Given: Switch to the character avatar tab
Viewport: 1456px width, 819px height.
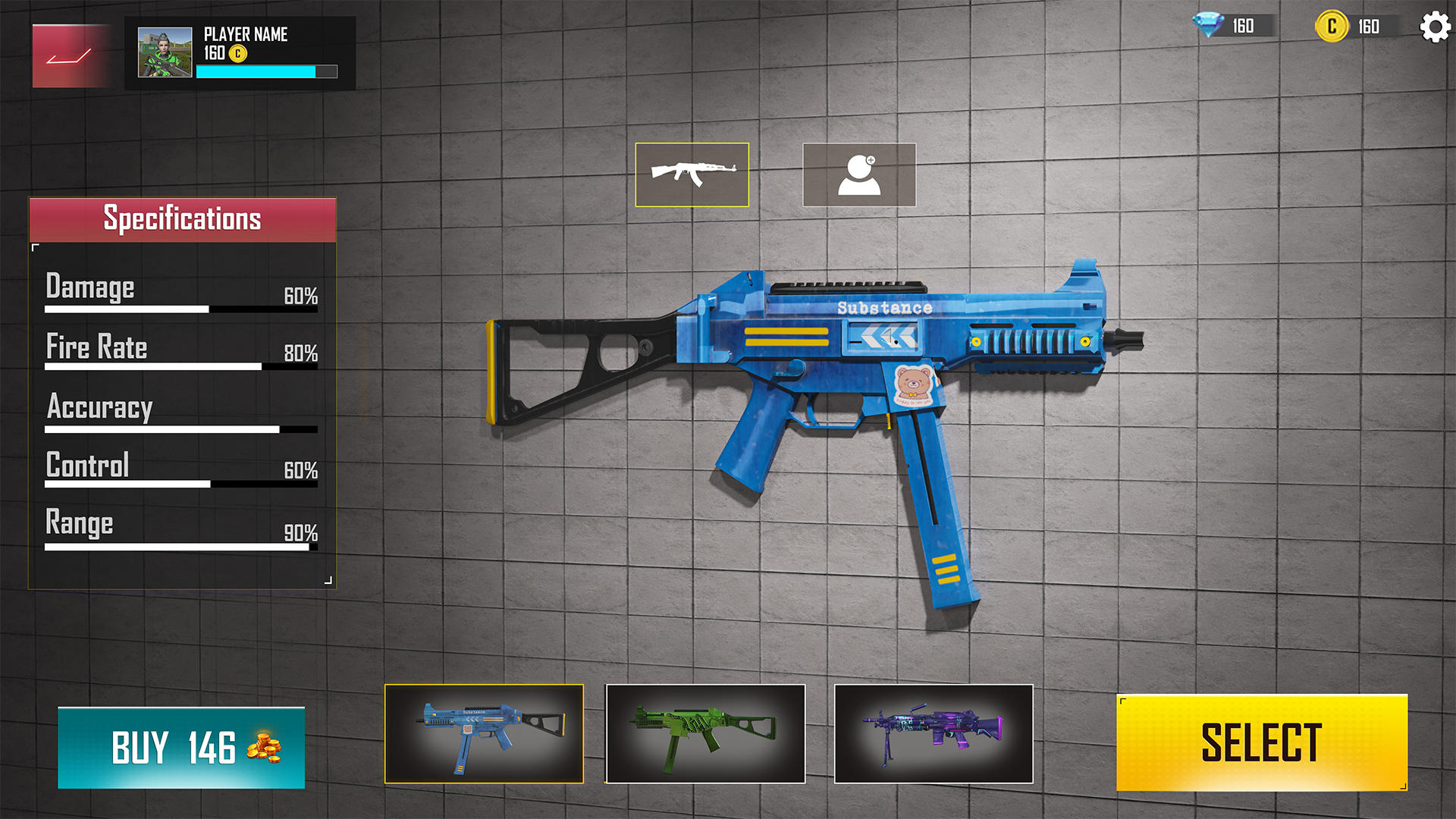Looking at the screenshot, I should (x=859, y=174).
